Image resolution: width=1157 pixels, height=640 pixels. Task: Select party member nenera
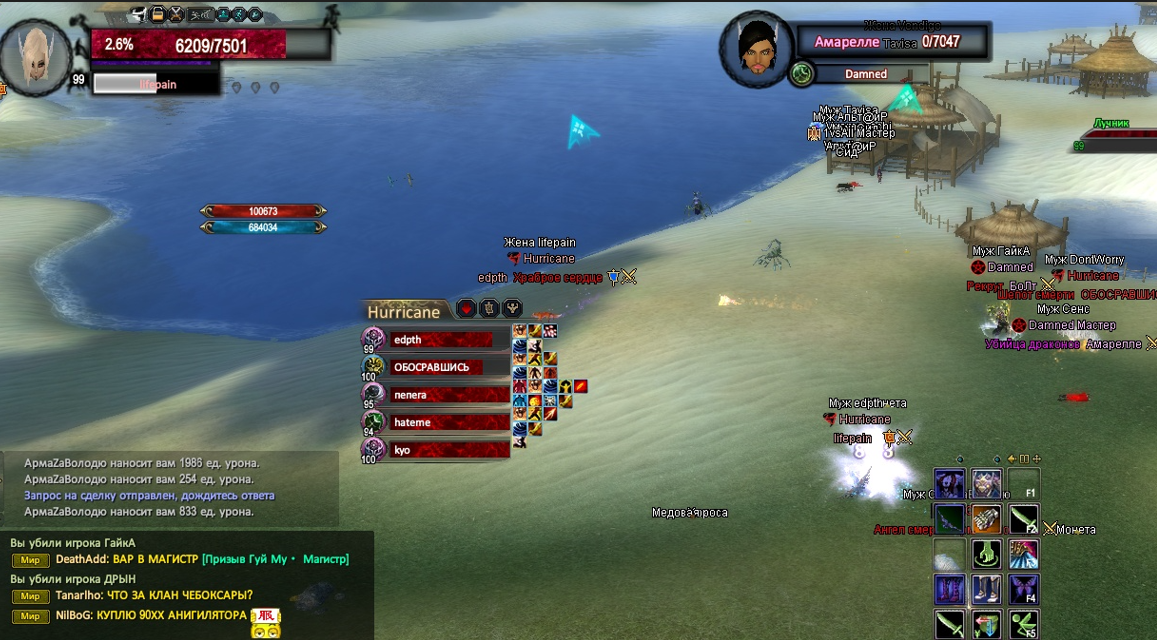point(441,395)
